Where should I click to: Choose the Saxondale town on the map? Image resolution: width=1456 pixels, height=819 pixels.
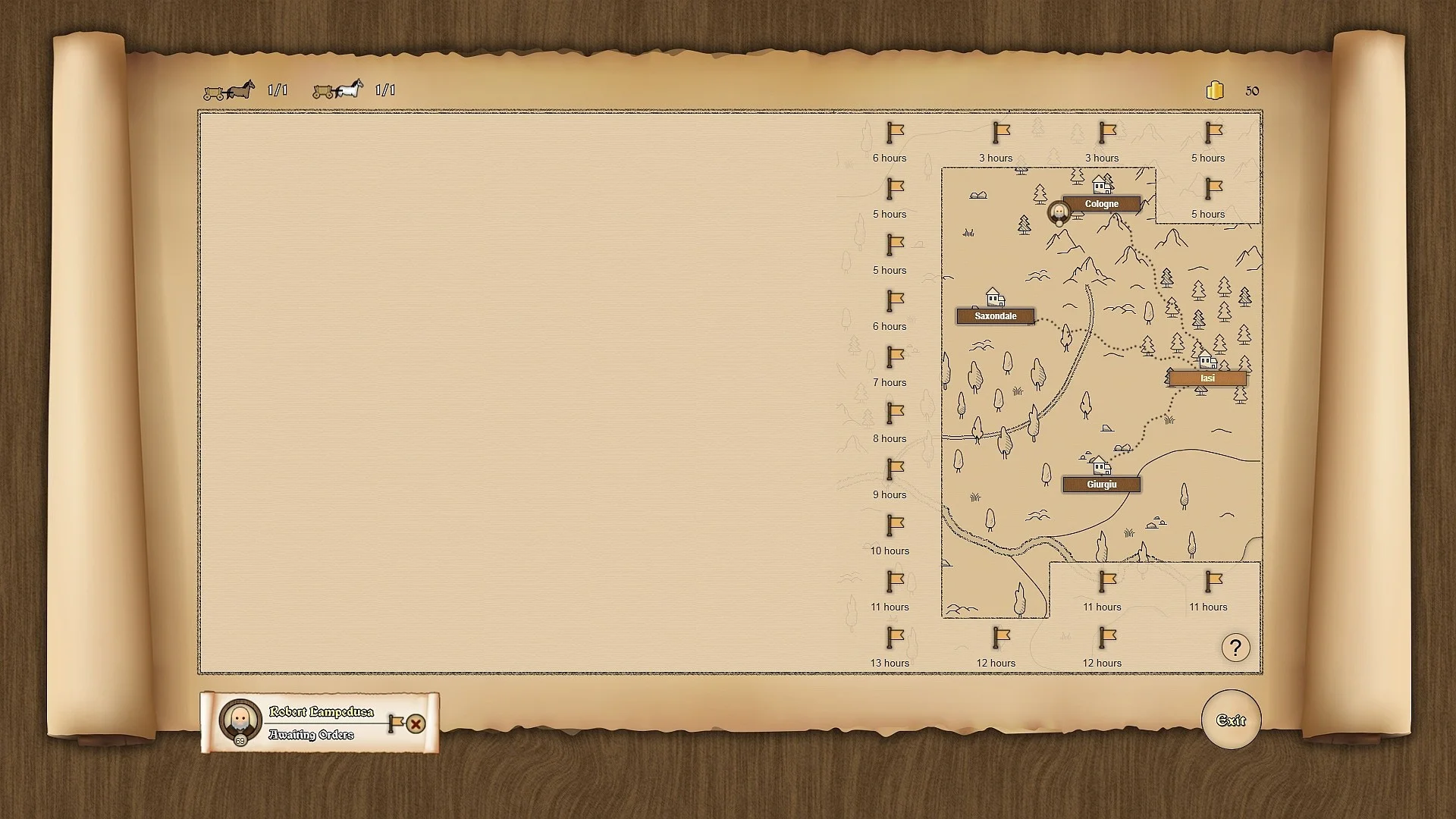995,316
